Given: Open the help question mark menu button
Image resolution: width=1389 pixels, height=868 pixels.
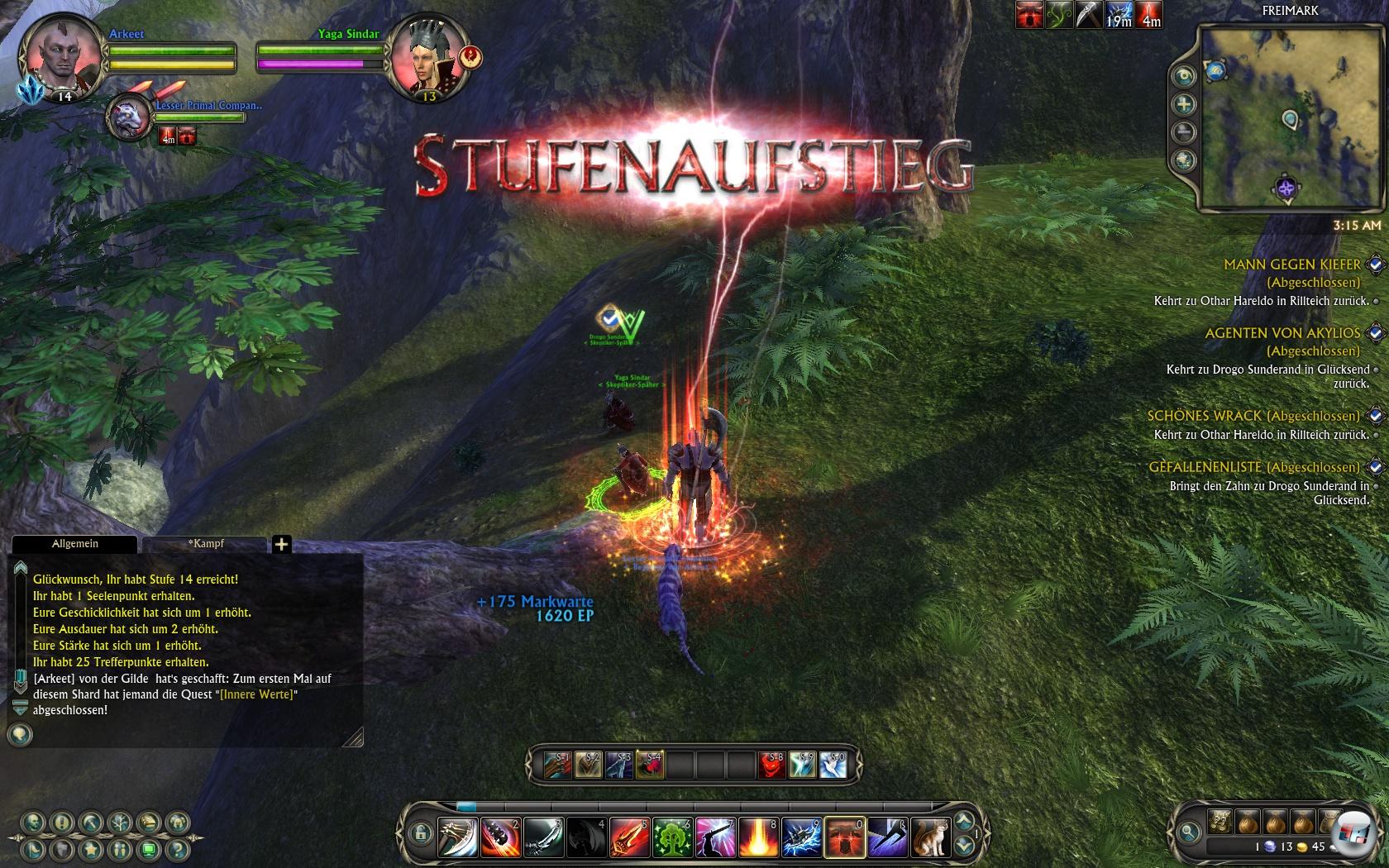Looking at the screenshot, I should pos(176,849).
